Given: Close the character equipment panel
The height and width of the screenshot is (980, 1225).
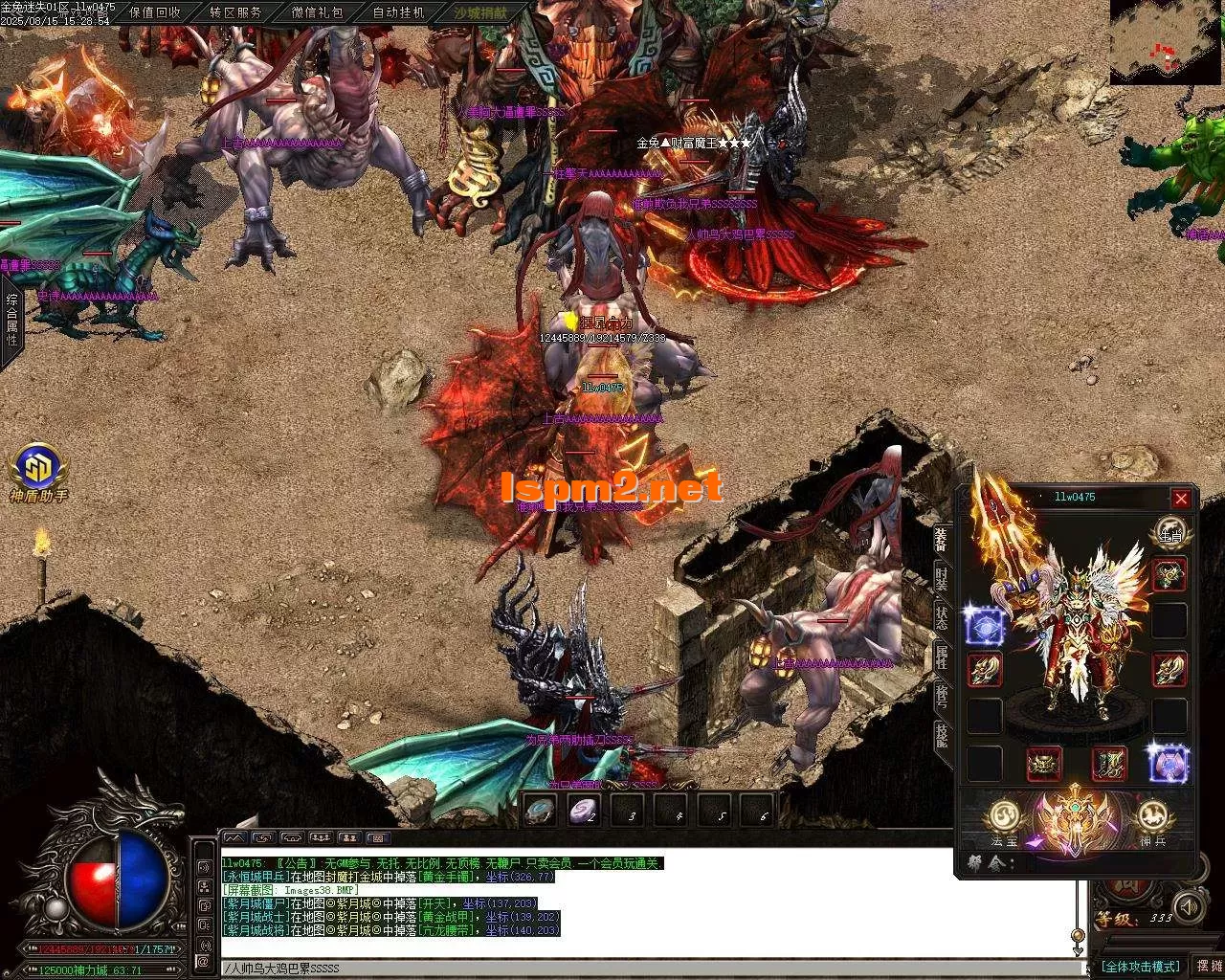Looking at the screenshot, I should [1181, 499].
